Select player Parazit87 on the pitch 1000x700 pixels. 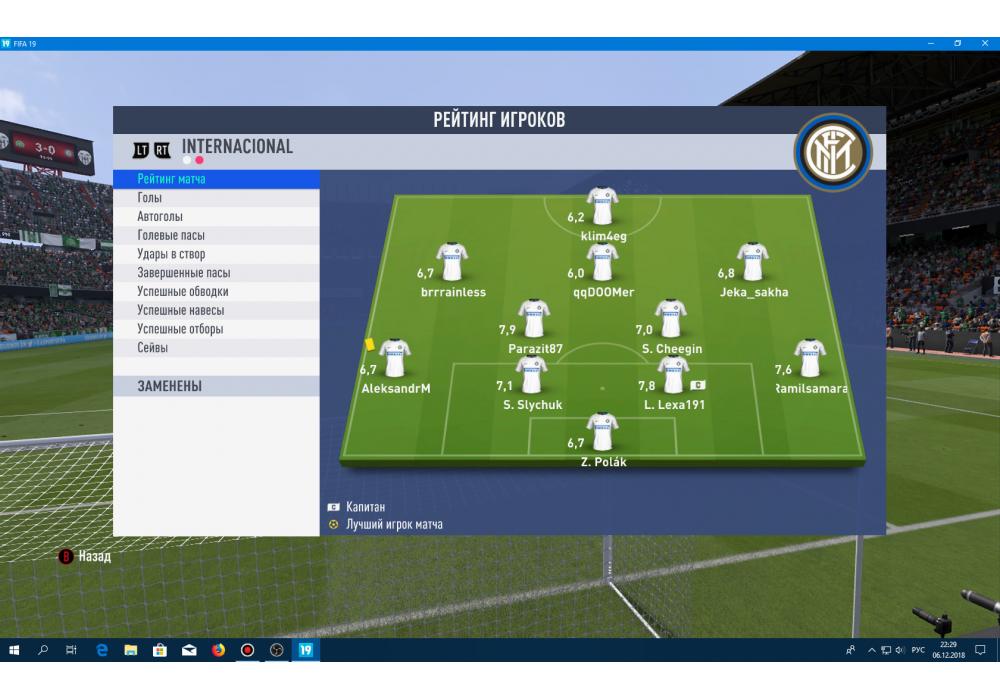pyautogui.click(x=534, y=320)
